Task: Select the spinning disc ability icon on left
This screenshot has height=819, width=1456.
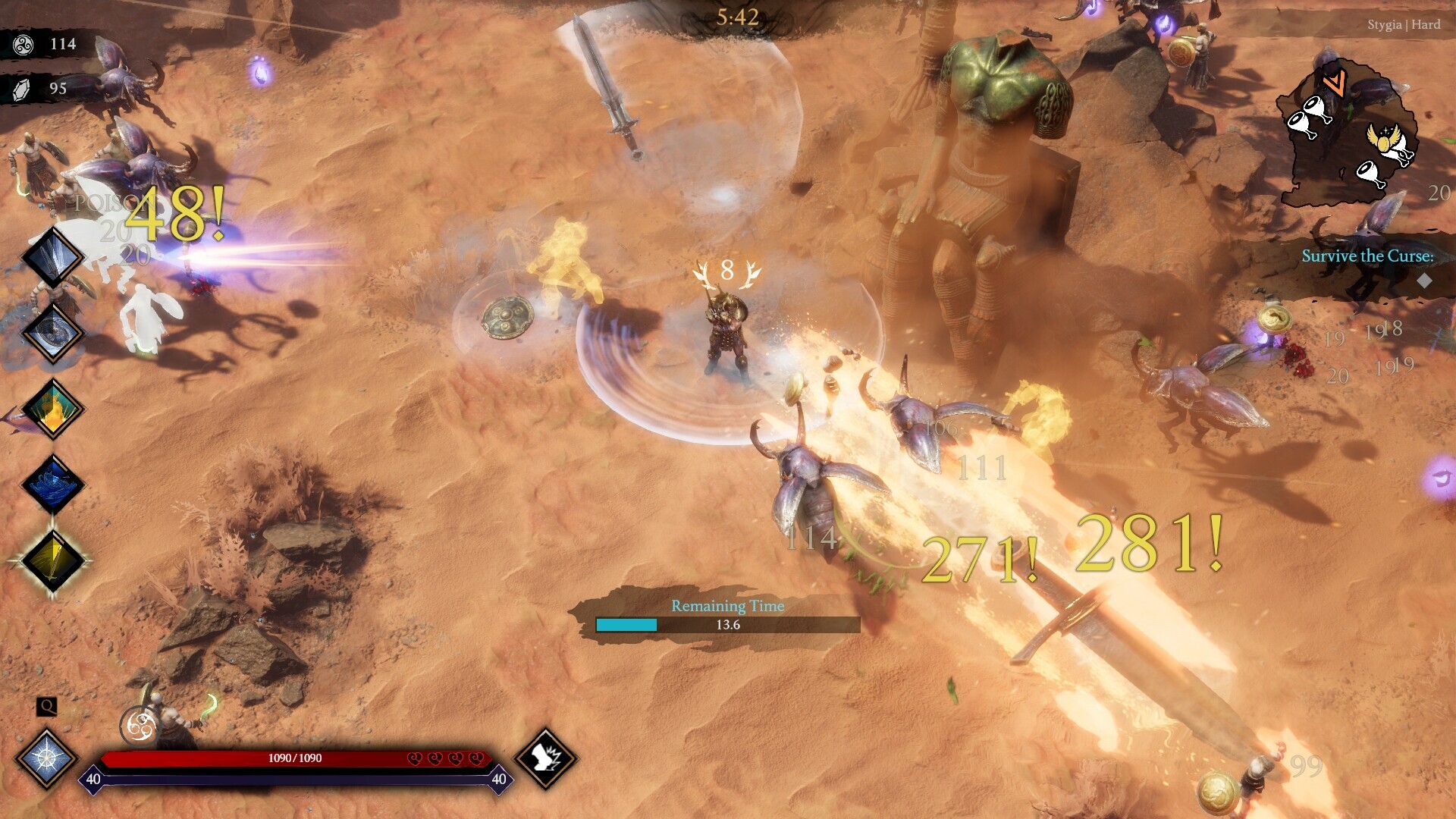Action: point(52,332)
